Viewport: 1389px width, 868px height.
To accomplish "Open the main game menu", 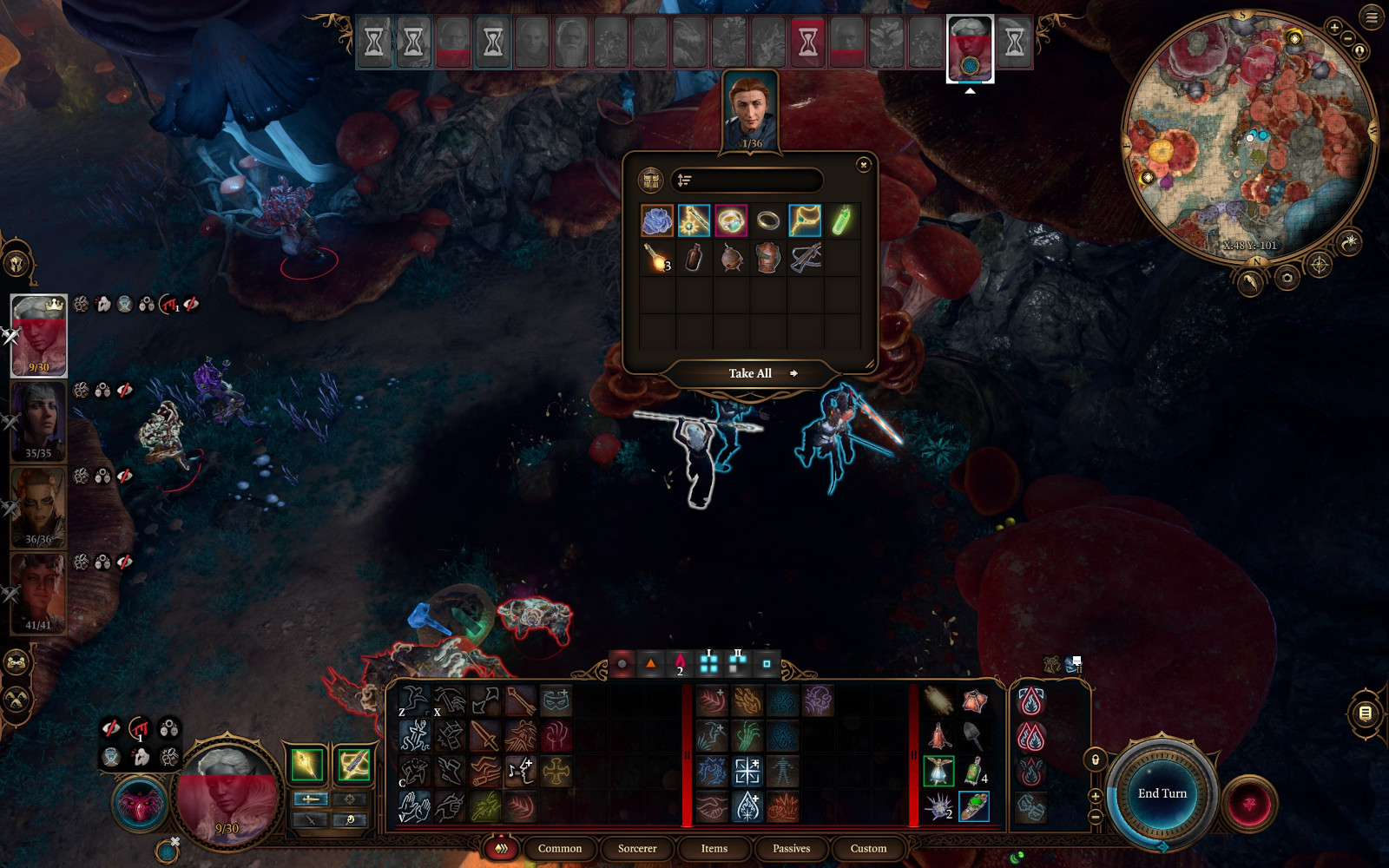I will (x=1372, y=16).
